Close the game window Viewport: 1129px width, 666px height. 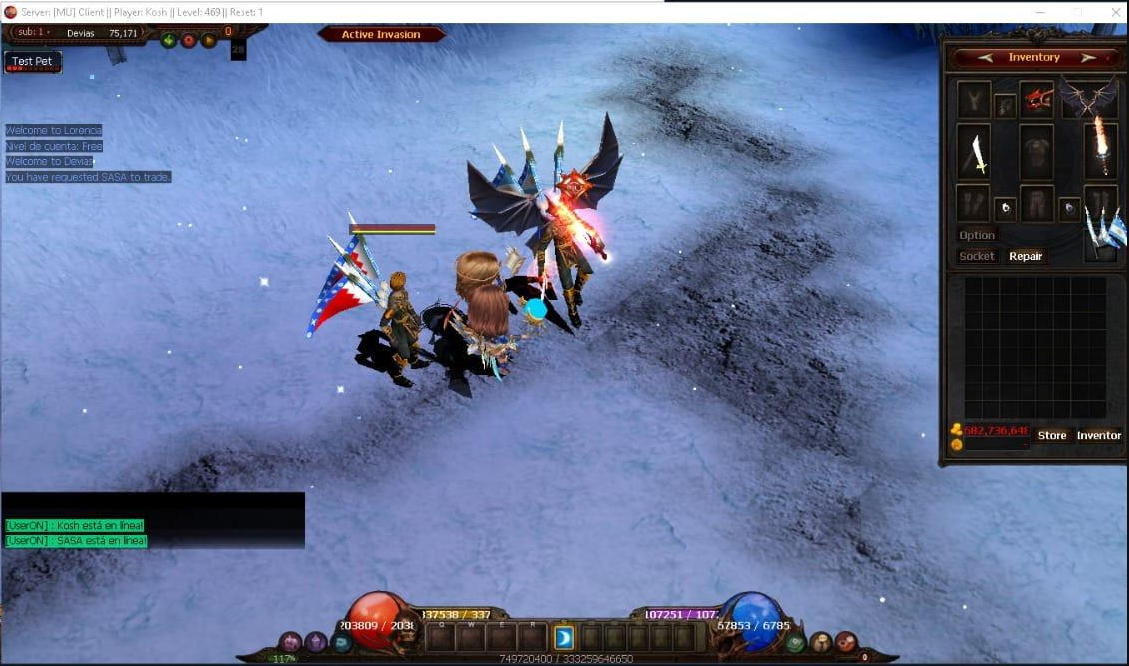pos(1116,12)
